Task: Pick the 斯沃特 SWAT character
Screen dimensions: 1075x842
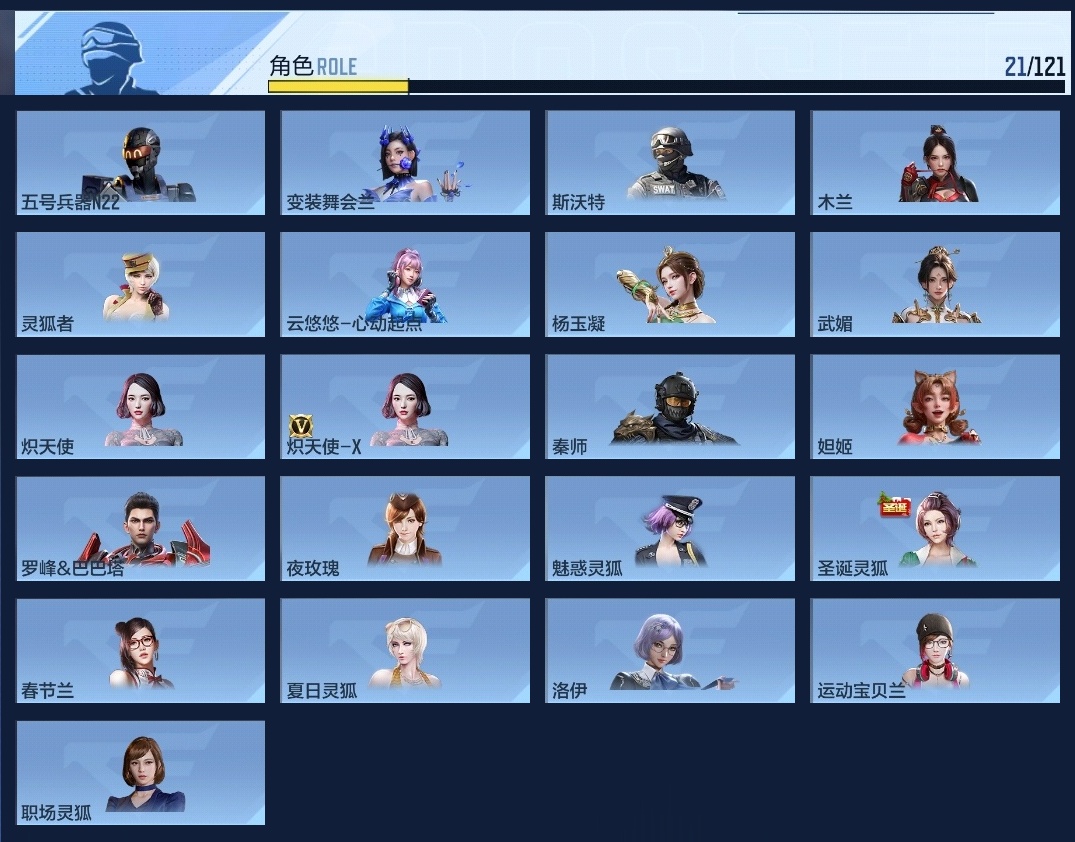Action: pyautogui.click(x=670, y=162)
